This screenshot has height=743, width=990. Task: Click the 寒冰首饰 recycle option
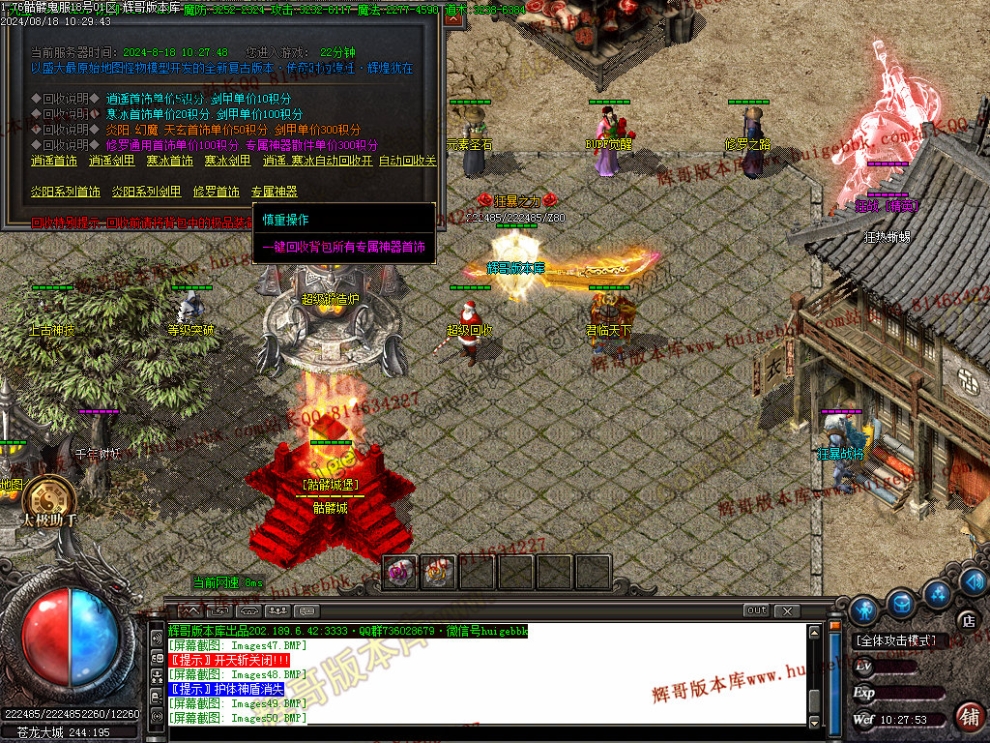170,161
